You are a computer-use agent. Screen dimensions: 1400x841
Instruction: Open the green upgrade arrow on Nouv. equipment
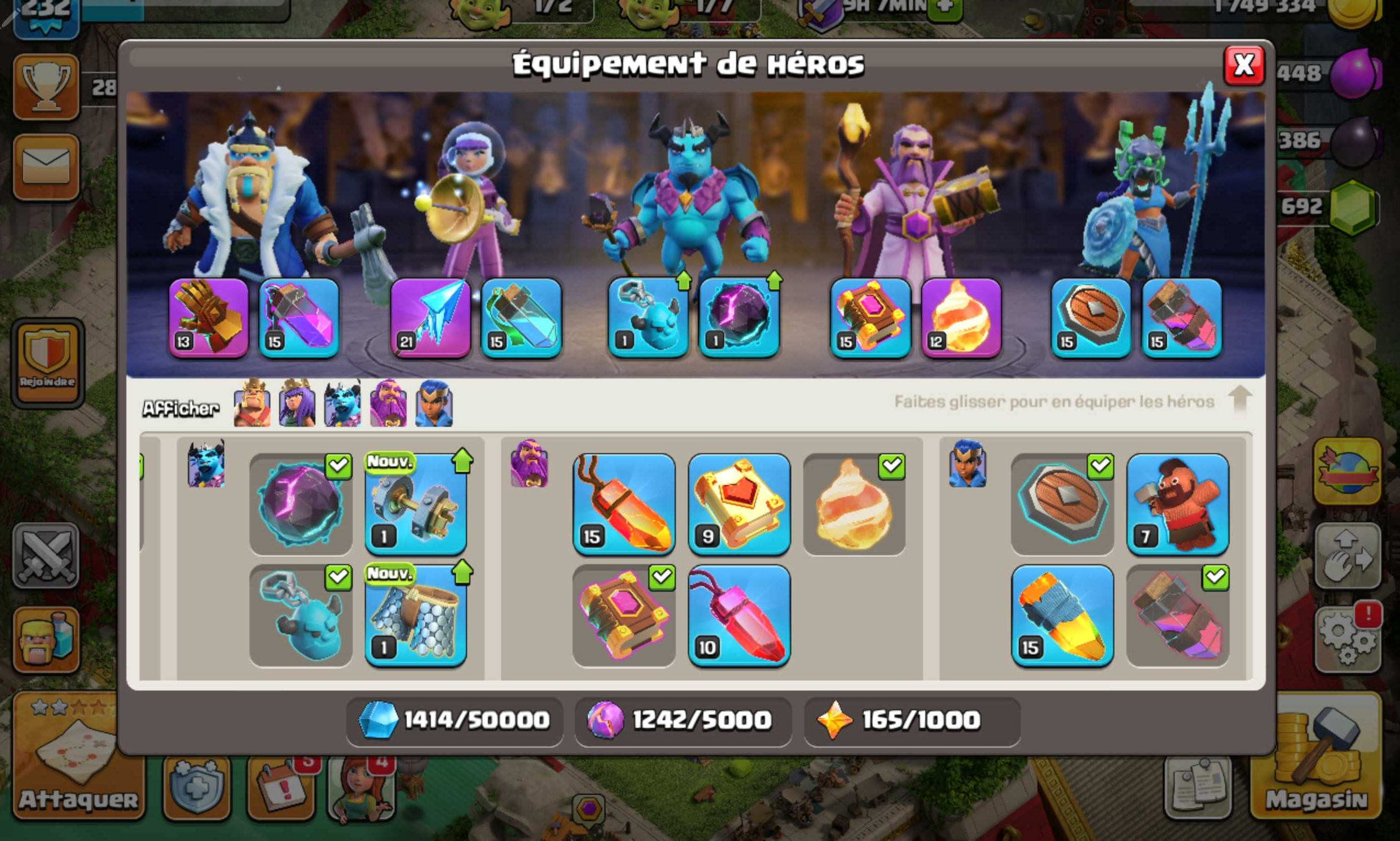[x=462, y=462]
